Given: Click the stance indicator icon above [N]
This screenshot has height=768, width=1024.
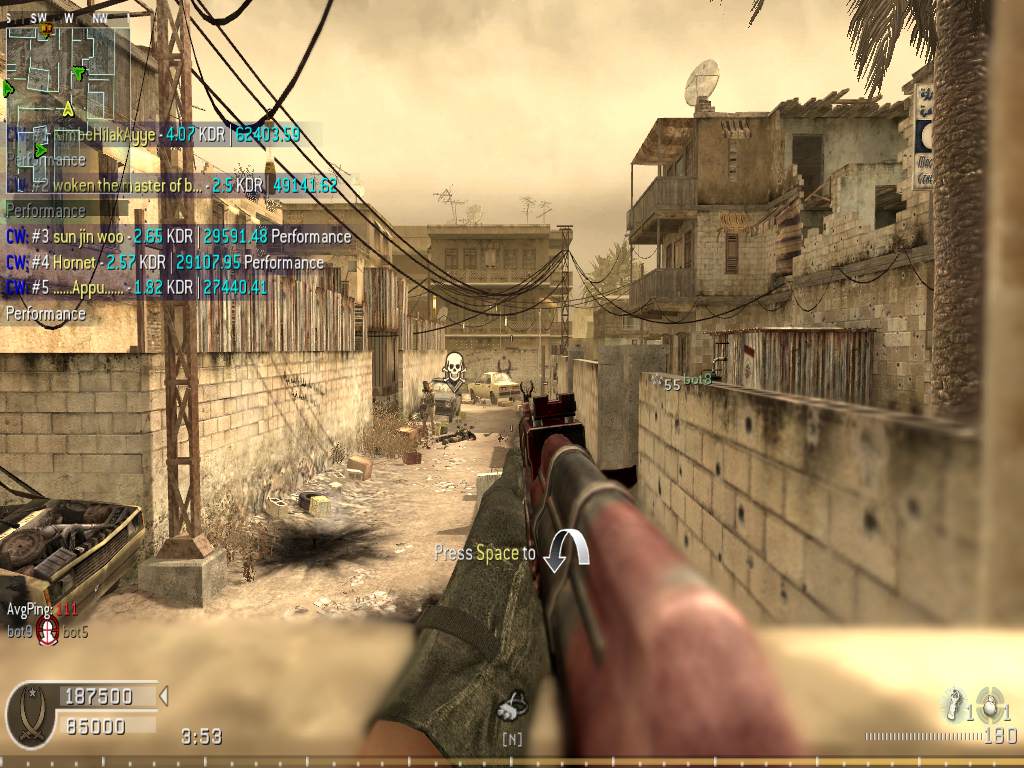Looking at the screenshot, I should coord(512,707).
